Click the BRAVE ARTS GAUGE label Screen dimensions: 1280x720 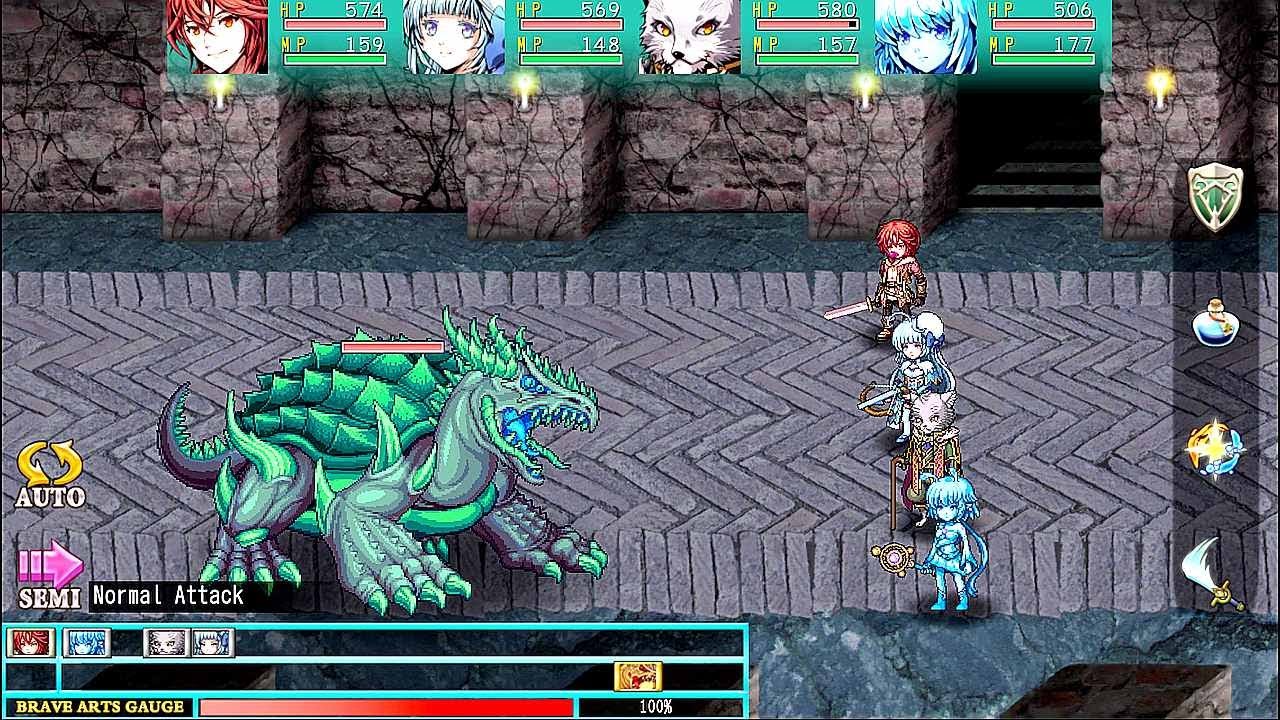100,706
